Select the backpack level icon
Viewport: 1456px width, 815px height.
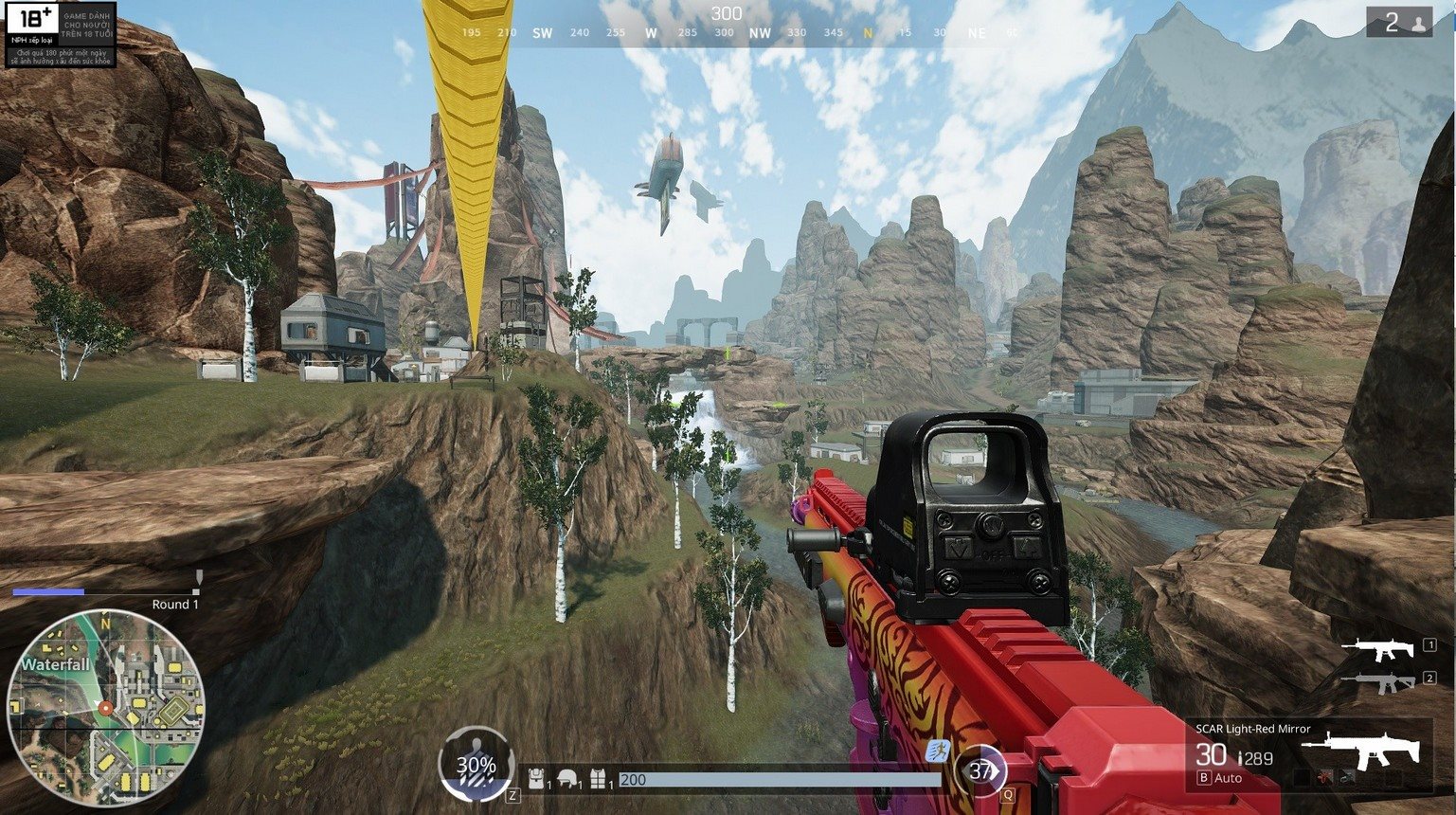[x=536, y=779]
